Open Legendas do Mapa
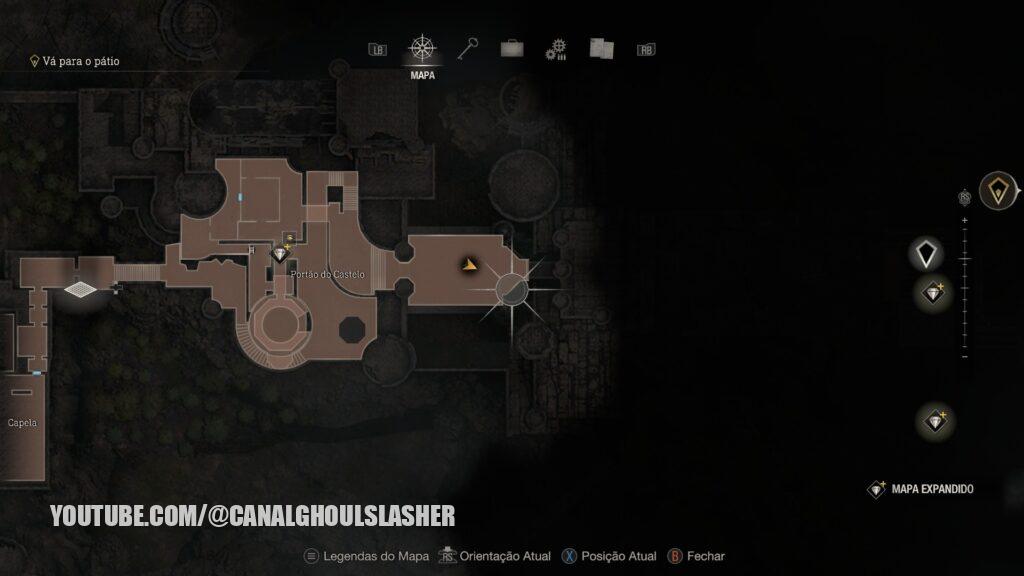 pyautogui.click(x=366, y=556)
